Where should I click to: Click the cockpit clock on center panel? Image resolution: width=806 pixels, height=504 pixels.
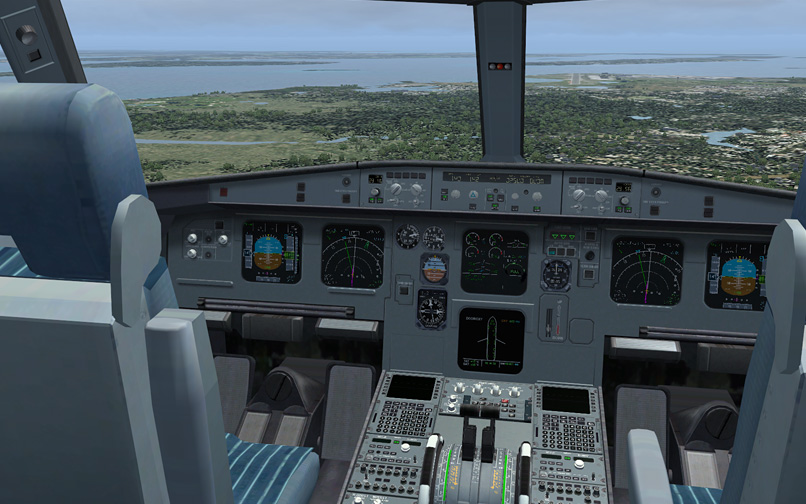(x=556, y=275)
